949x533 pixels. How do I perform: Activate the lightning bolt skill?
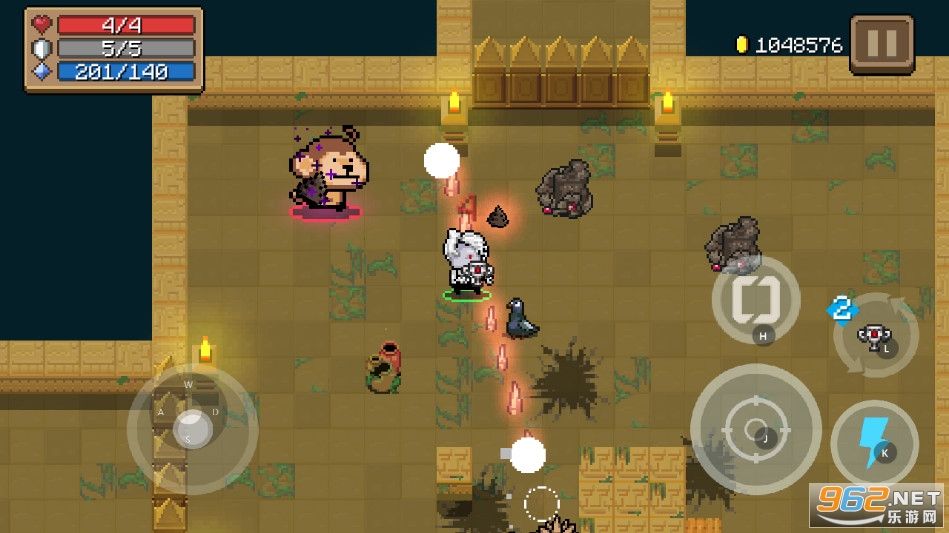tap(874, 440)
